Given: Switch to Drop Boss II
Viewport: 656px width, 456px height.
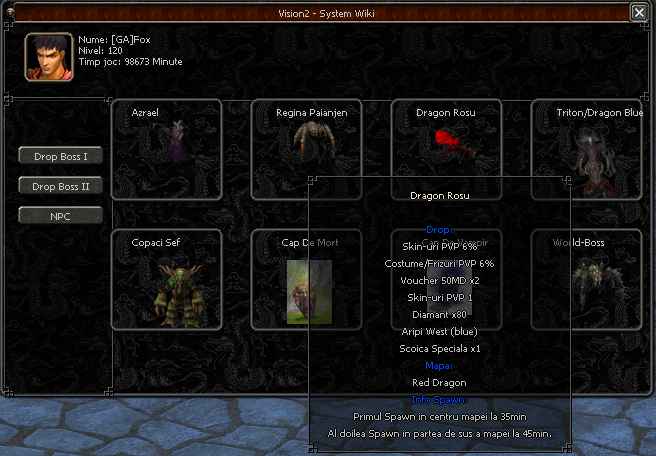Looking at the screenshot, I should coord(60,186).
